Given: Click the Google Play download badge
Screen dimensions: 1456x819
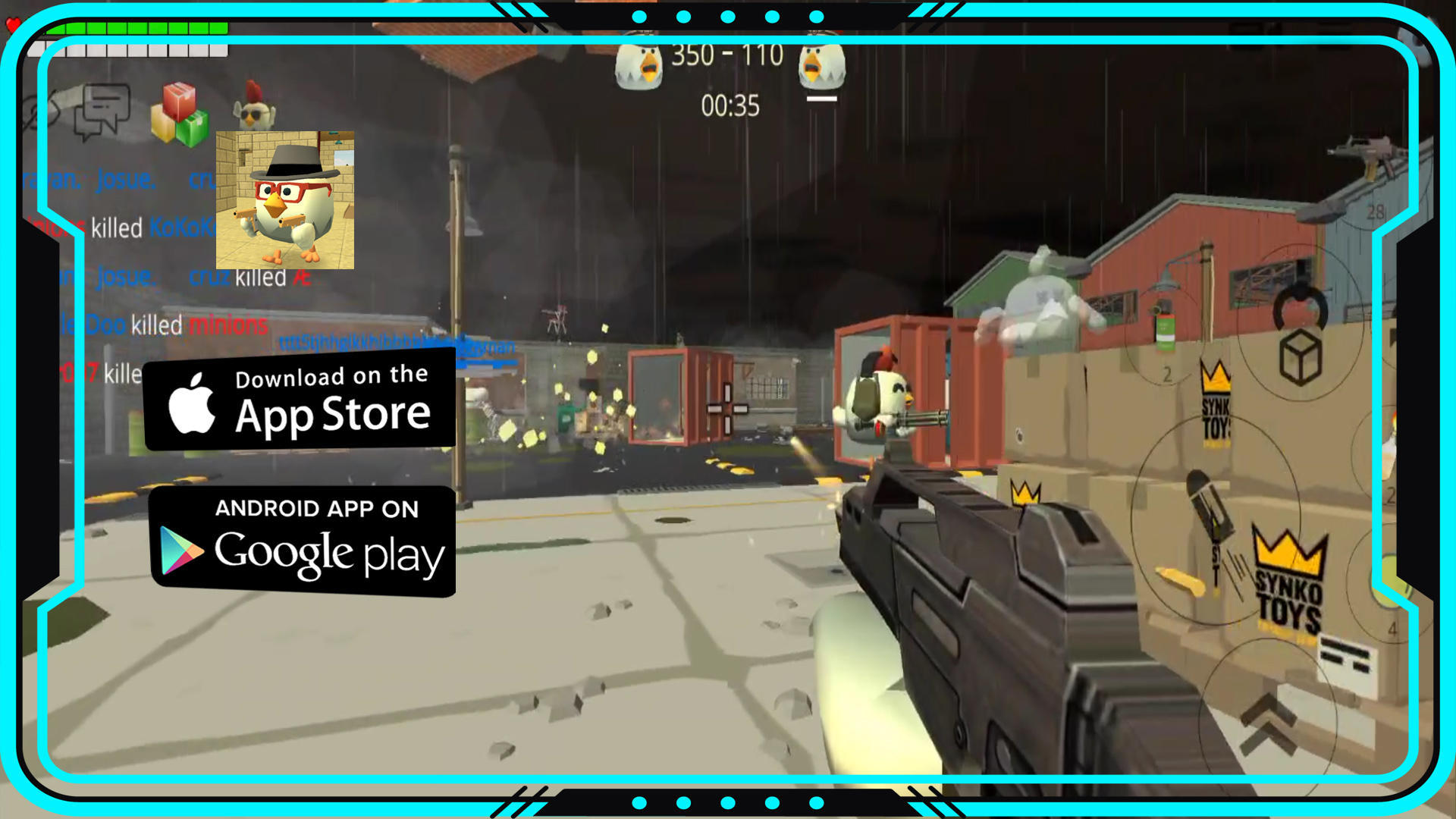Looking at the screenshot, I should [x=303, y=538].
